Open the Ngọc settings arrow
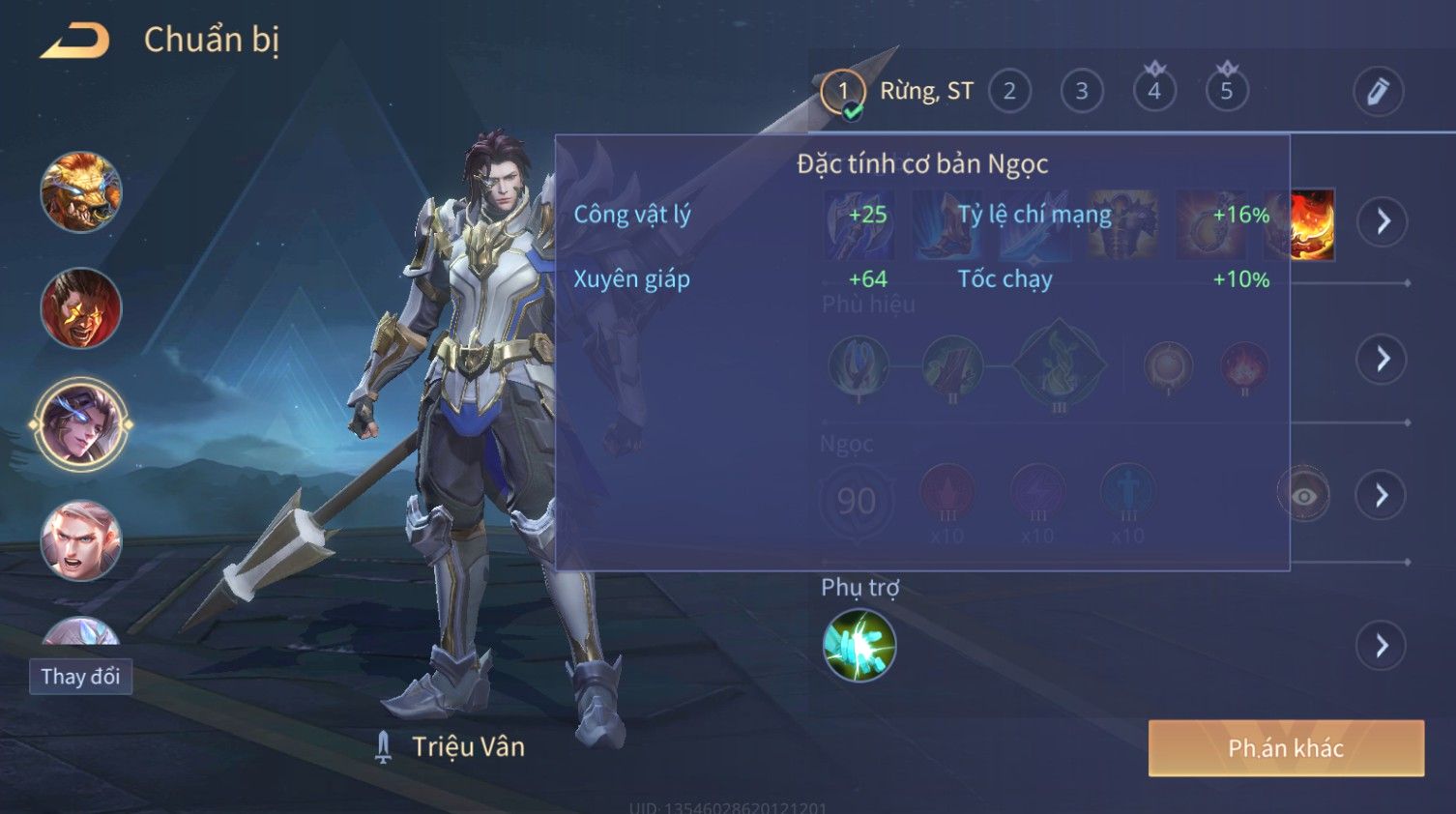Viewport: 1456px width, 814px height. click(x=1383, y=495)
